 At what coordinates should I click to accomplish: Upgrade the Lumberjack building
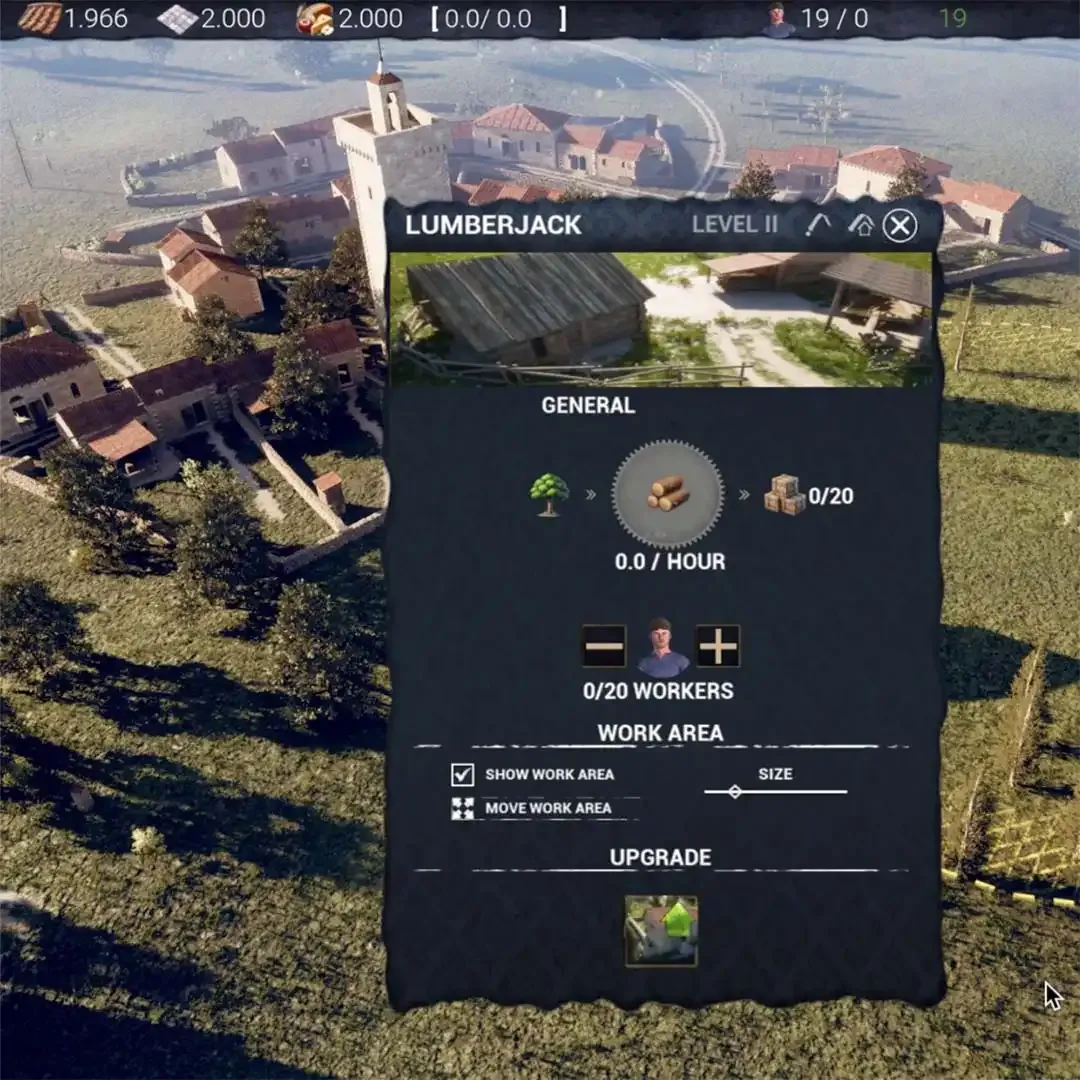tap(661, 930)
